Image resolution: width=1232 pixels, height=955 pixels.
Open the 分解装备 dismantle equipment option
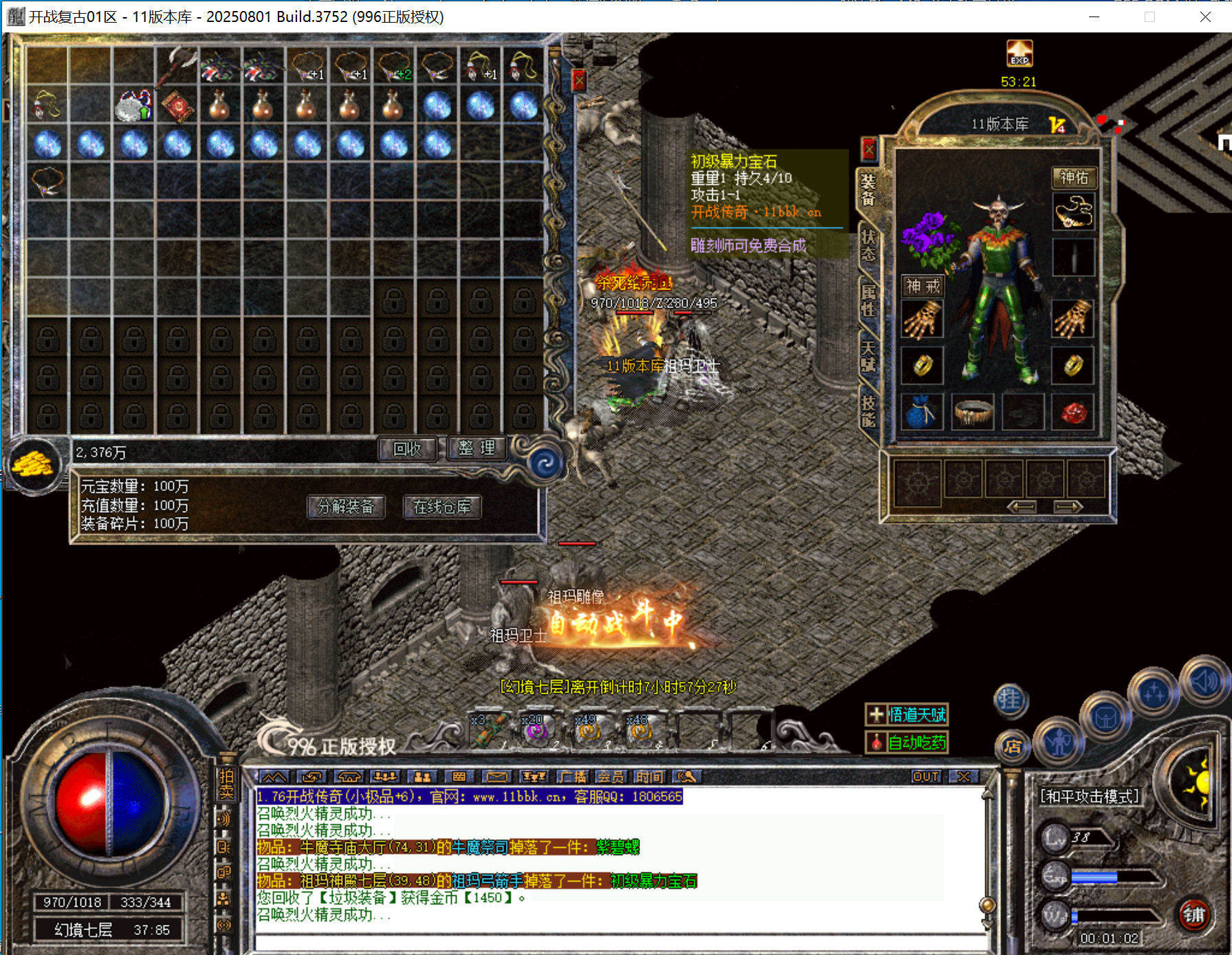point(346,507)
